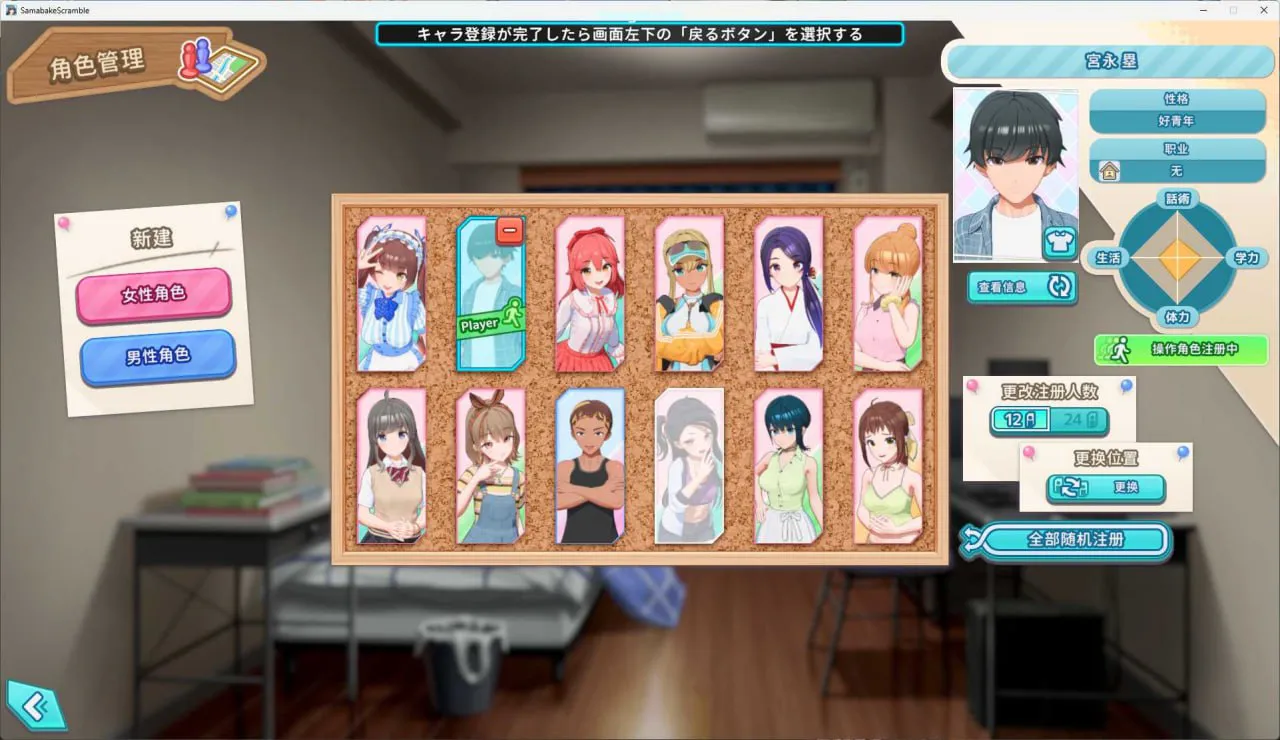The width and height of the screenshot is (1280, 740).
Task: Select the red-haired girl character card
Action: 590,294
